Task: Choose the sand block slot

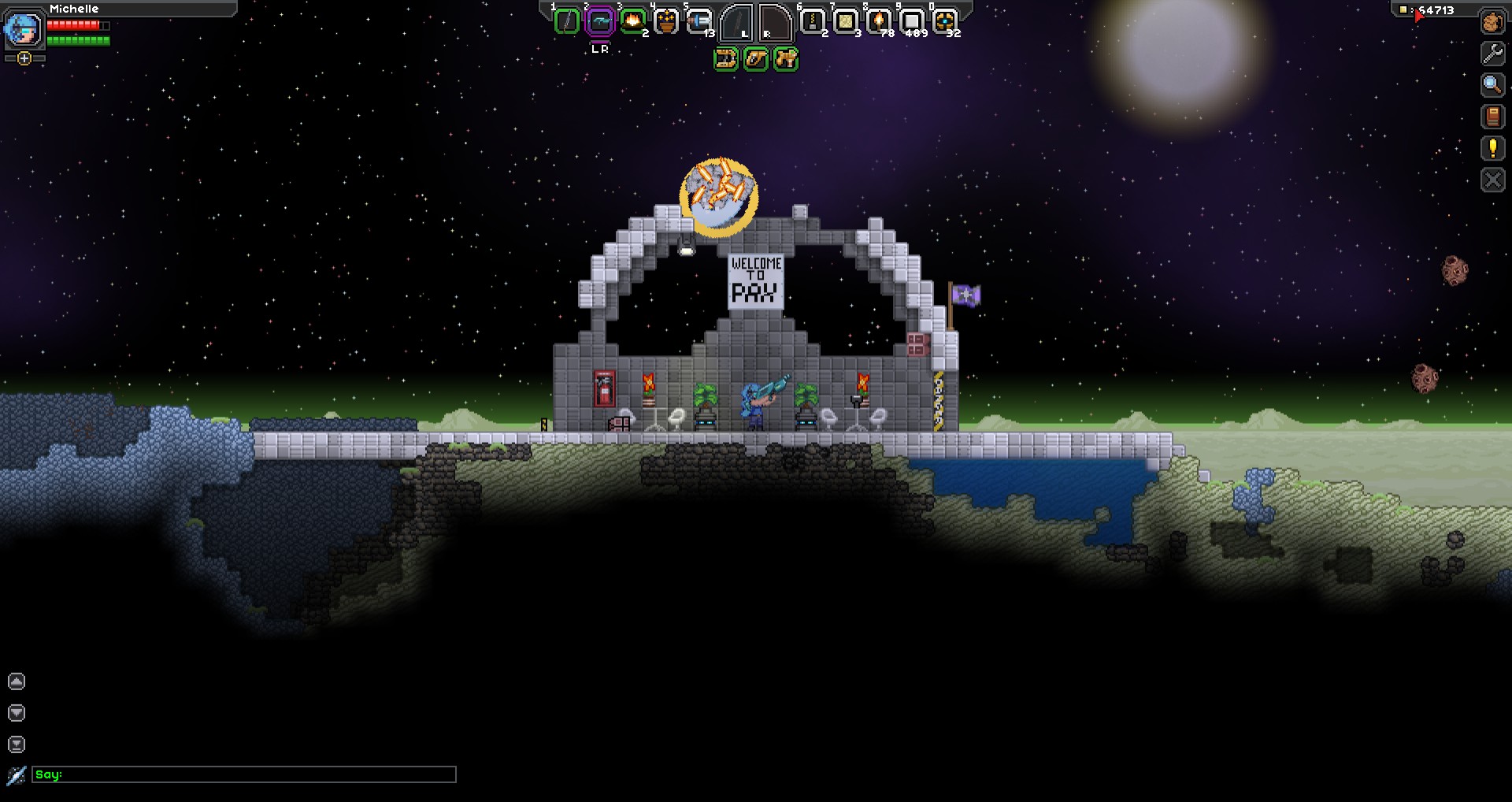Action: point(846,21)
